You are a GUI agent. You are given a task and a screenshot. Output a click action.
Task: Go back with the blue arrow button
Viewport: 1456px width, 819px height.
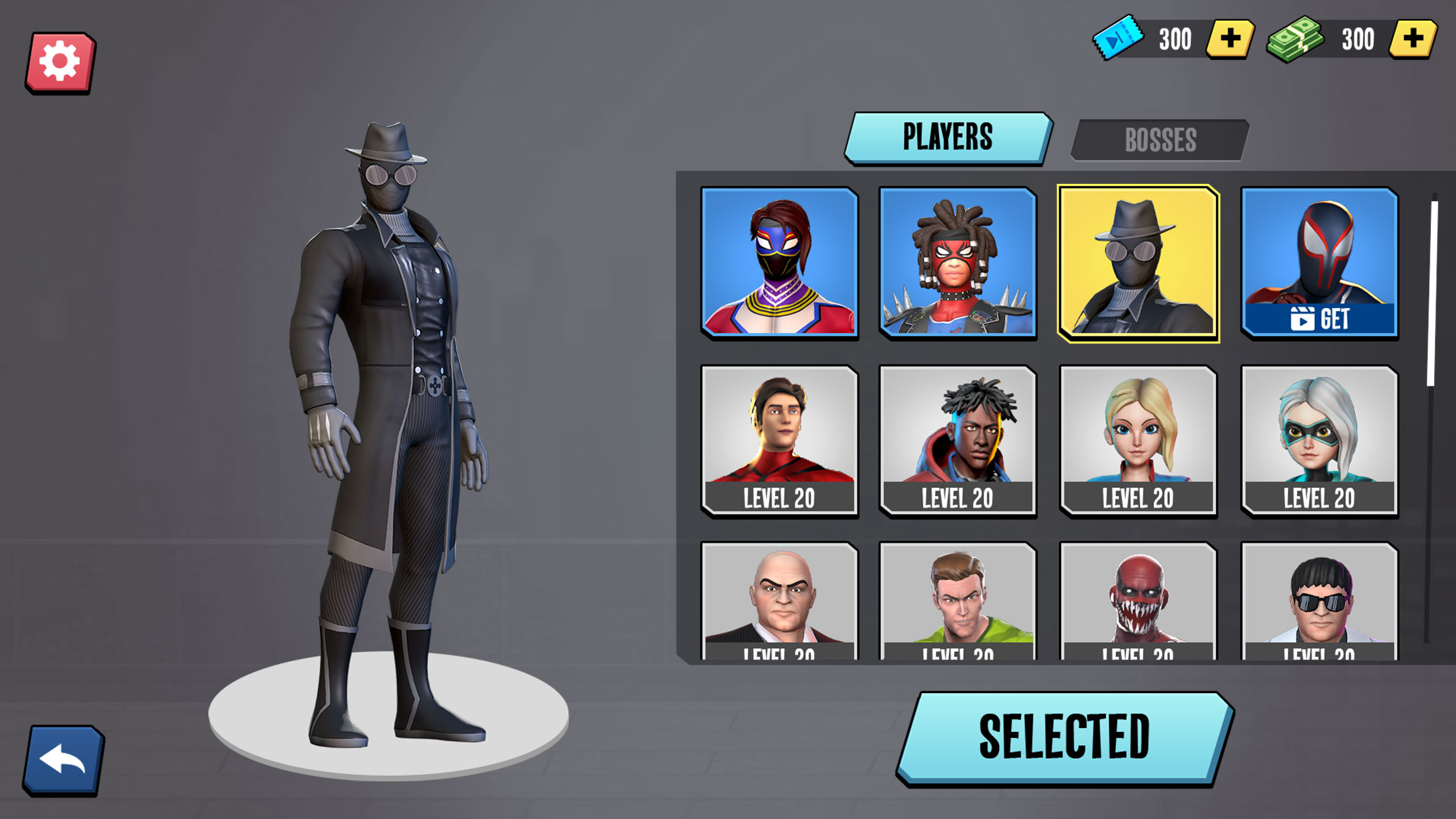pyautogui.click(x=63, y=760)
